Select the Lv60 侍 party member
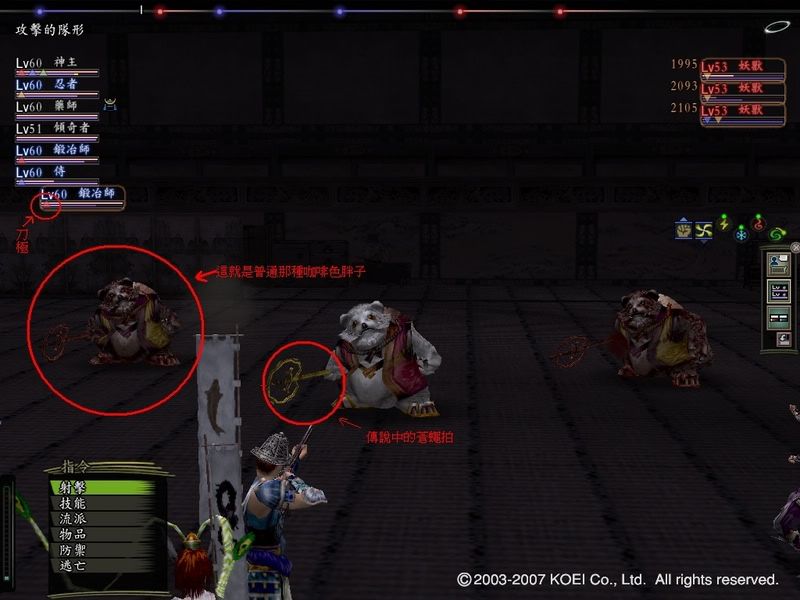The image size is (800, 600). pos(57,173)
